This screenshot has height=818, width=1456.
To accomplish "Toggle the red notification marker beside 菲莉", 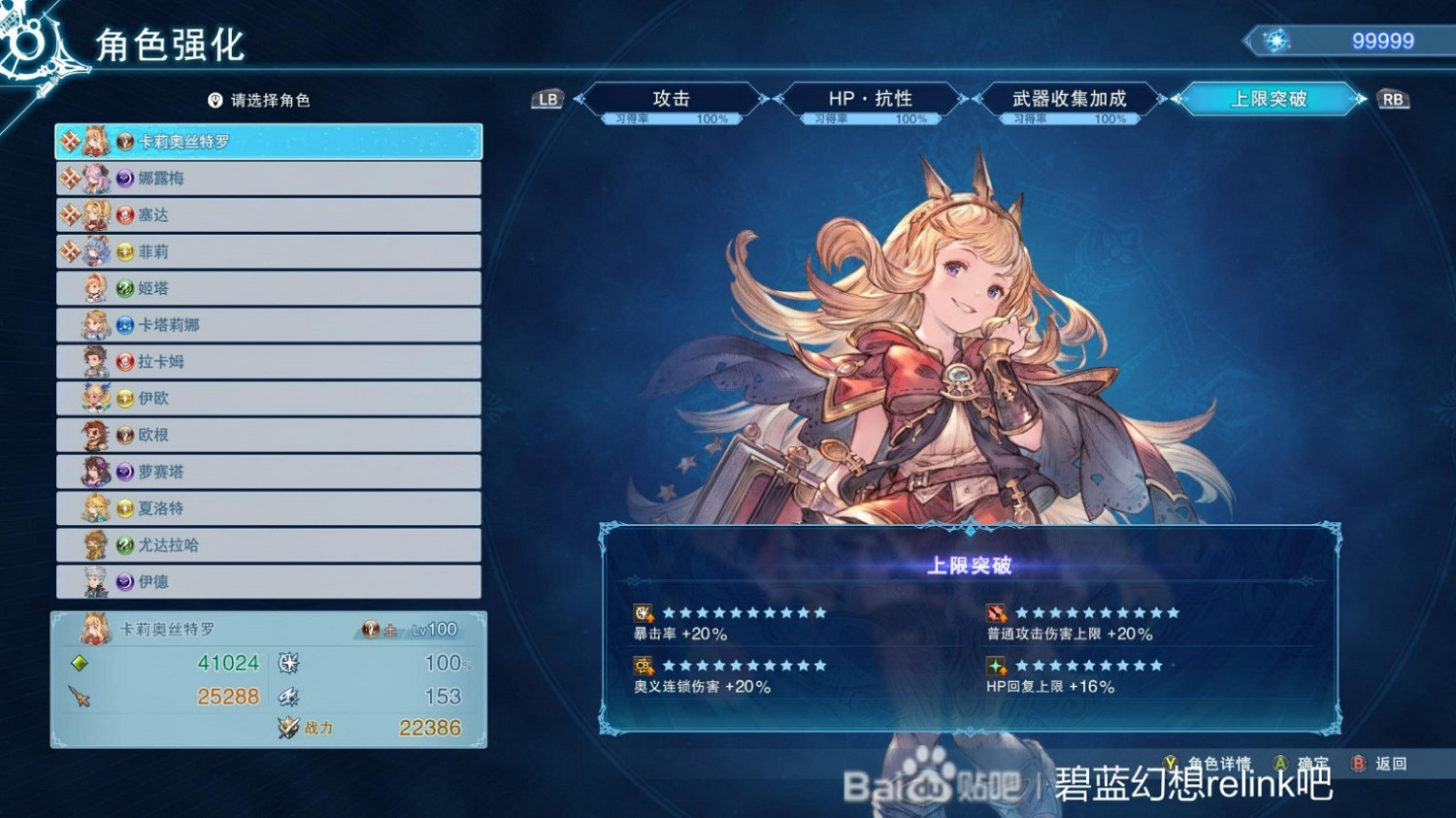I will pos(68,250).
